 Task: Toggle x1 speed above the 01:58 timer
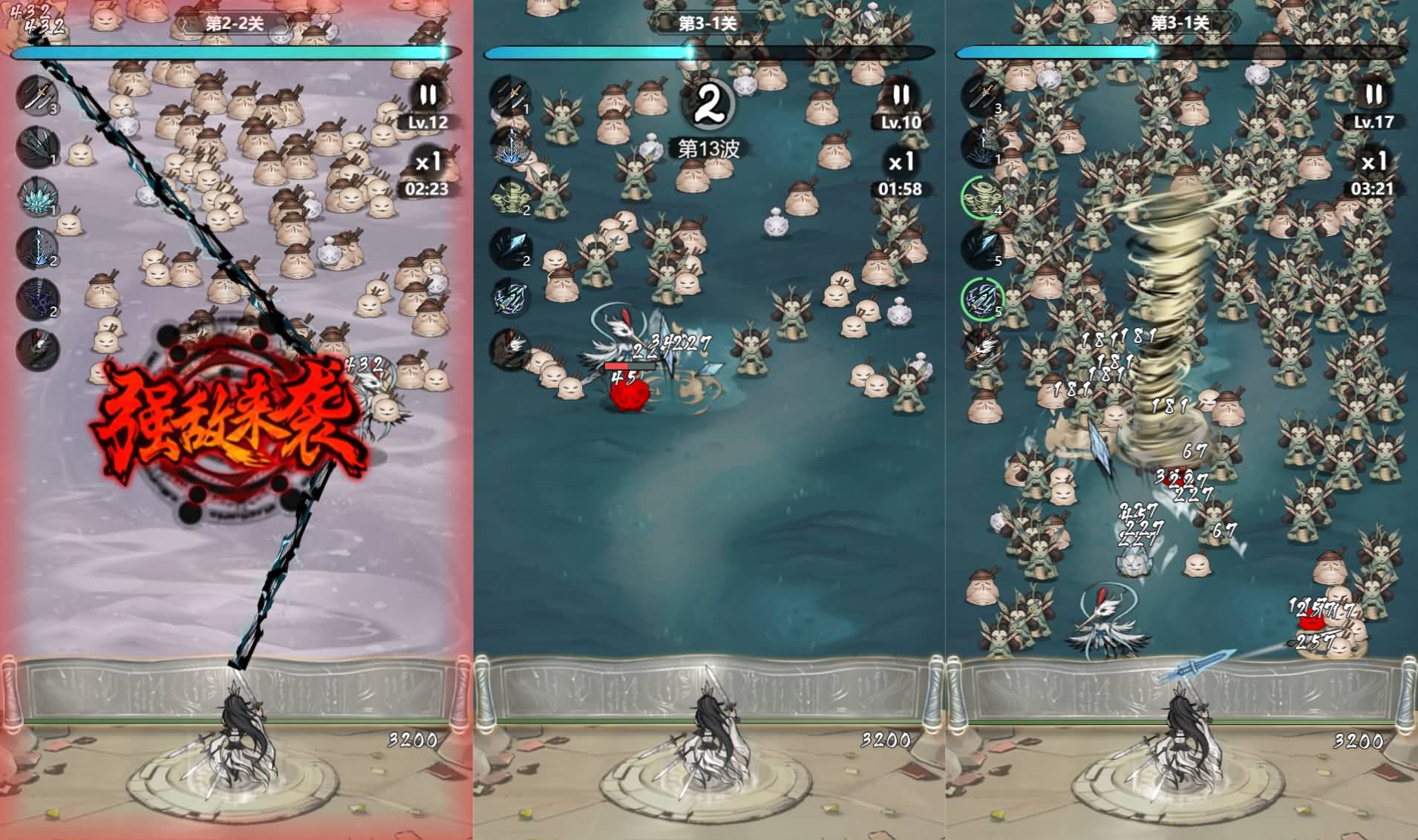[x=901, y=161]
